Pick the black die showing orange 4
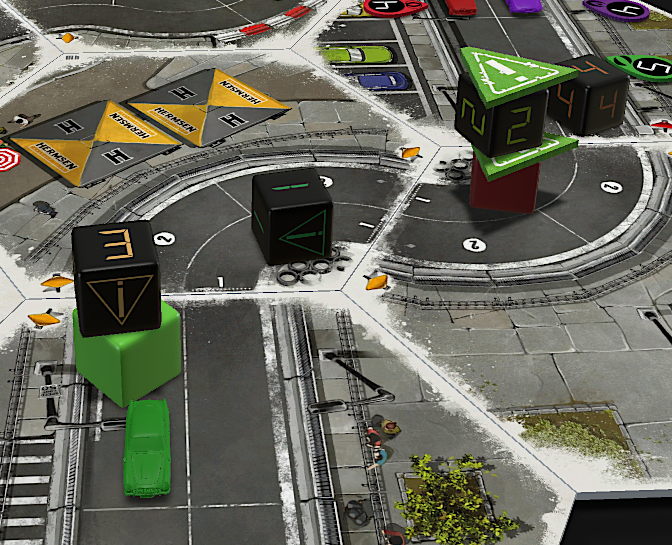Viewport: 672px width, 545px height. (x=591, y=98)
